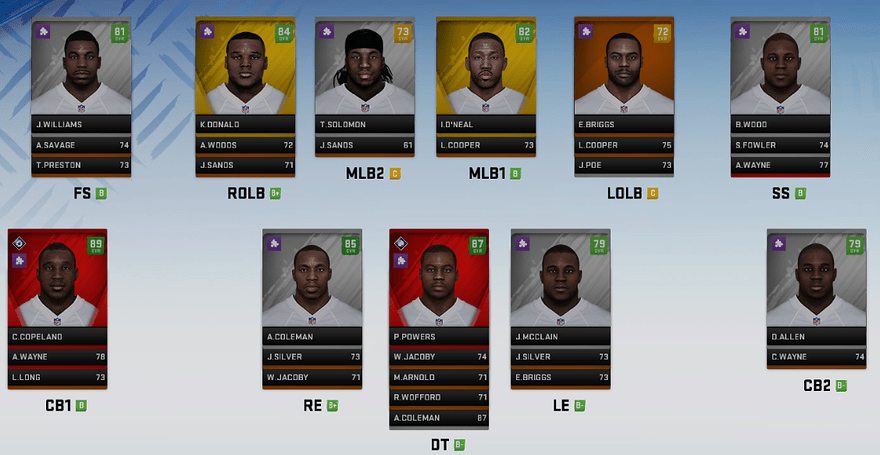Screen dimensions: 880x455
Task: Select backup T.Preston in FS depth
Action: pos(82,164)
